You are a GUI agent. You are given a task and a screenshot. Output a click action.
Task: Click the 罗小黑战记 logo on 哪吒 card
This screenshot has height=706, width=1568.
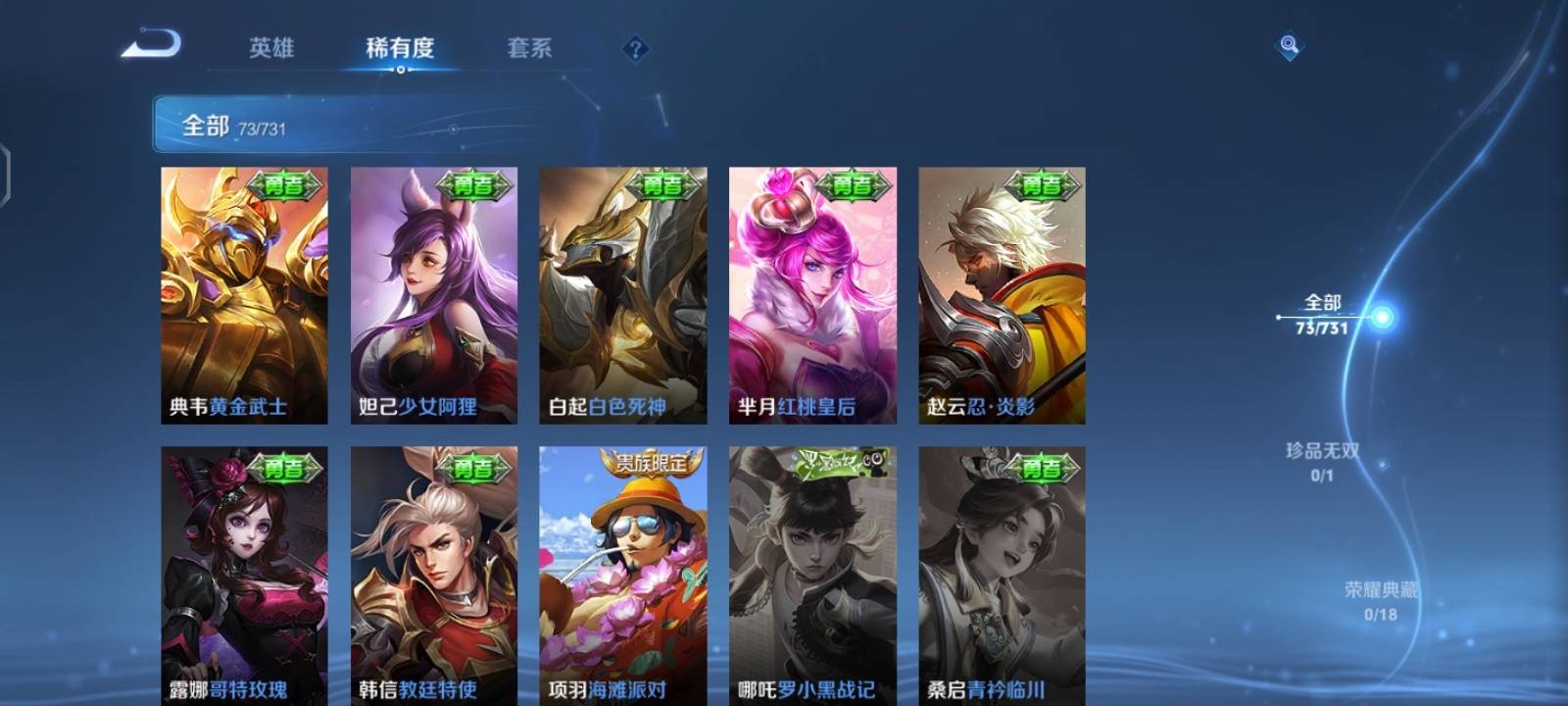(x=838, y=465)
